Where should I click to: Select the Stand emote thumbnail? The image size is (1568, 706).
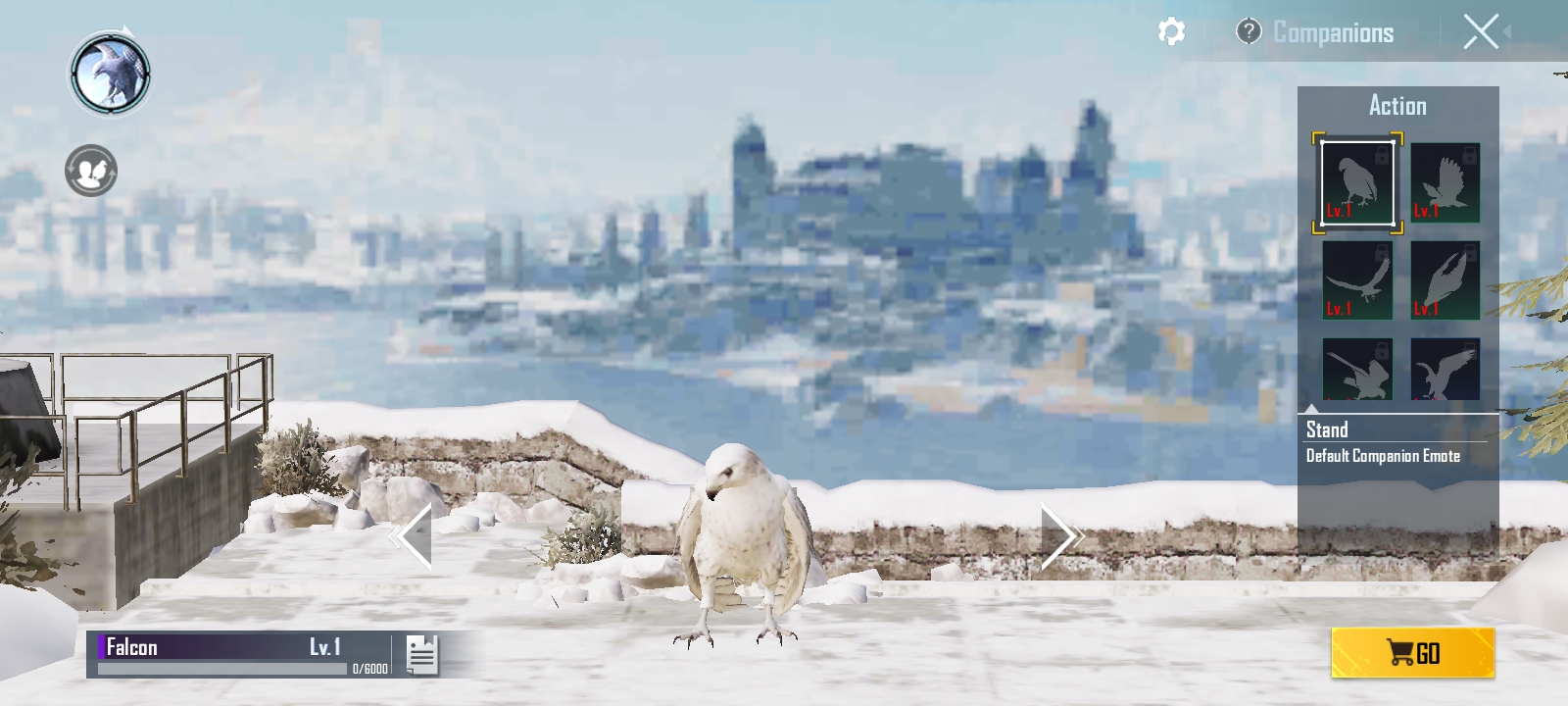click(1356, 183)
